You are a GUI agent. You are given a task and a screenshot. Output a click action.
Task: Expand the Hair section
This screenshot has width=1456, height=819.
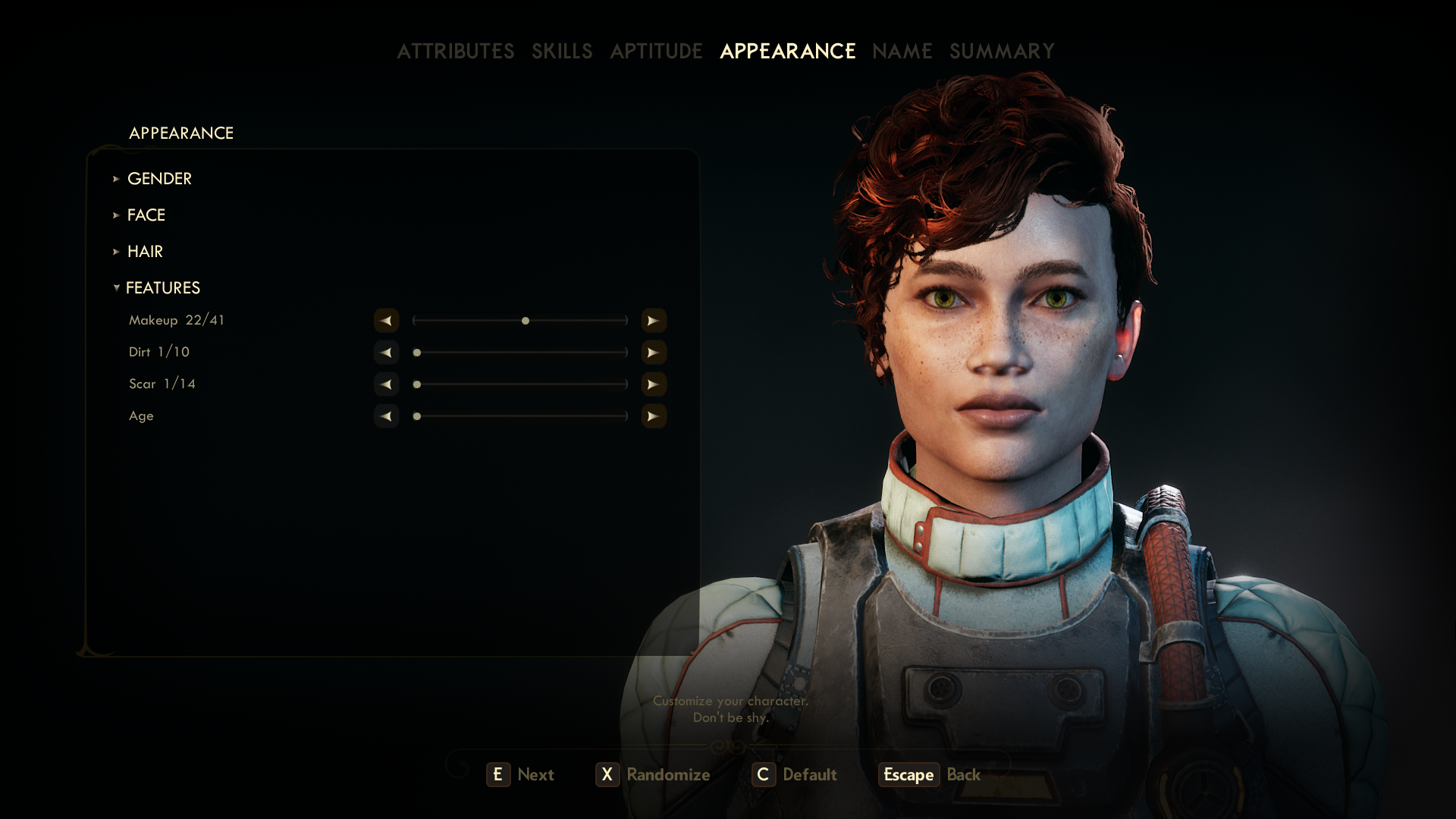pos(145,251)
